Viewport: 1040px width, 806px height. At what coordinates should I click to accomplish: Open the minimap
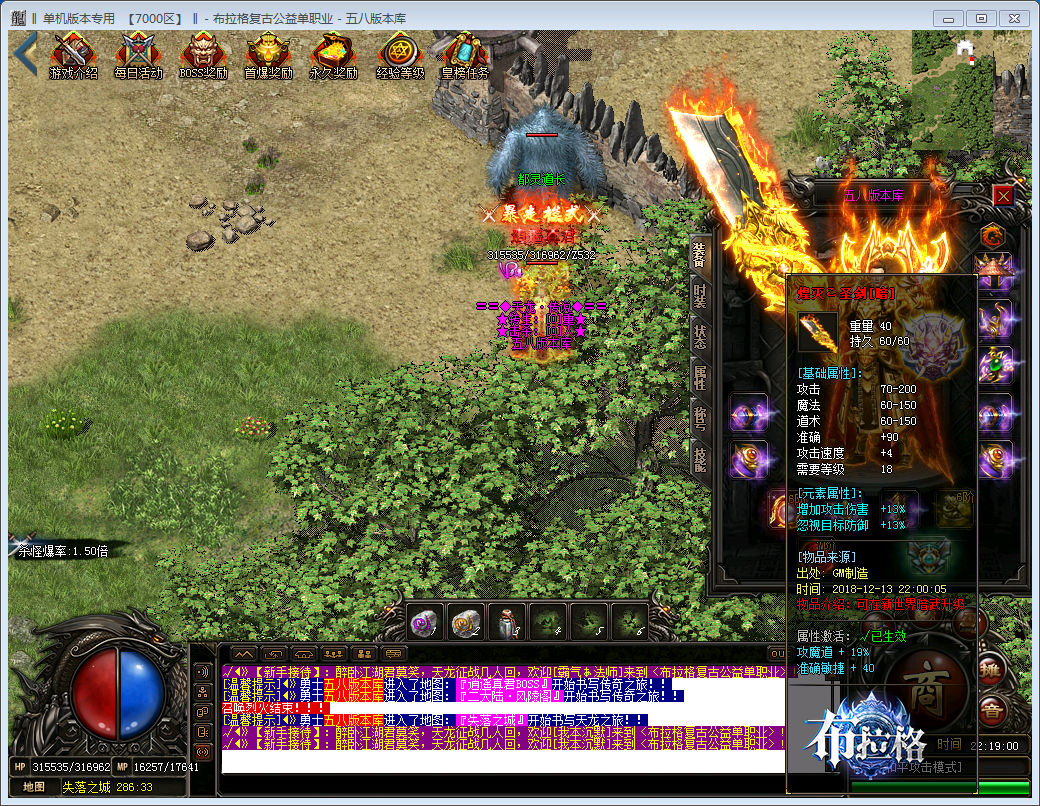(x=970, y=90)
